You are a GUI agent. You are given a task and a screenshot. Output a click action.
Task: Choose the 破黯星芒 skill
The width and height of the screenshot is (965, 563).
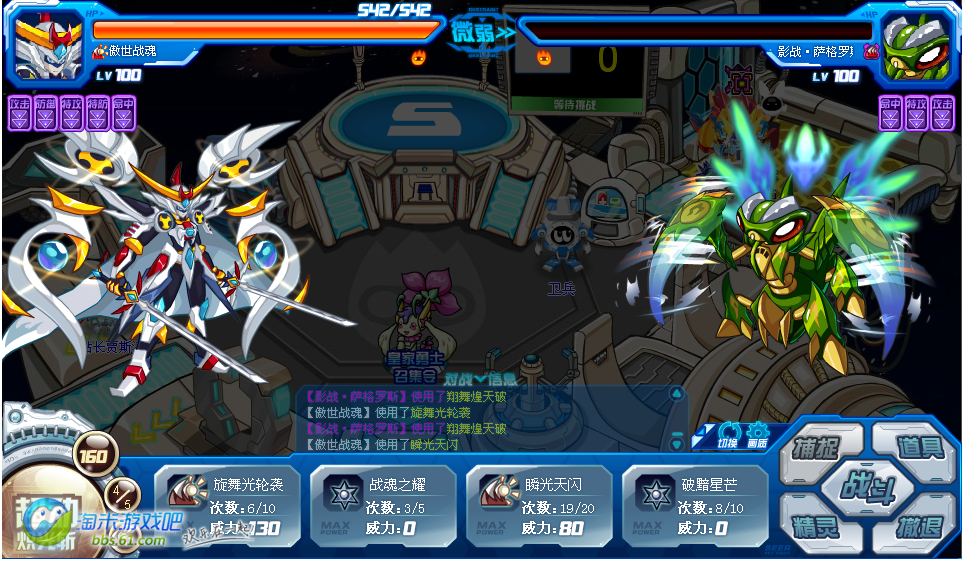[694, 505]
